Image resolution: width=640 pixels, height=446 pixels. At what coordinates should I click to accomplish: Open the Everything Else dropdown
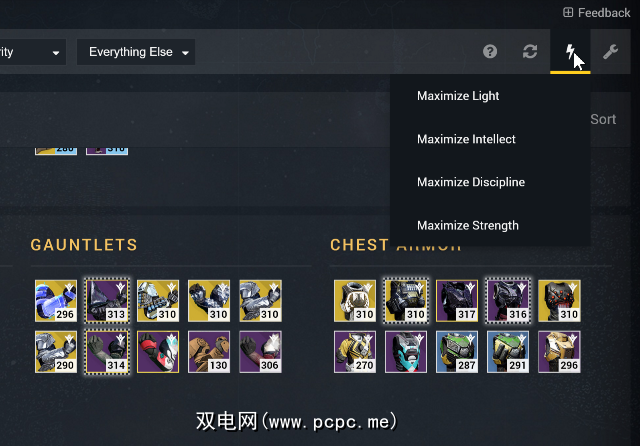click(x=136, y=52)
